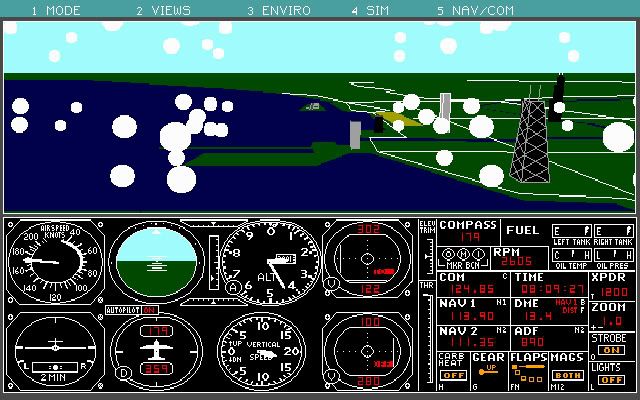The height and width of the screenshot is (400, 640).
Task: Toggle the strobe ON switch
Action: pos(611,350)
